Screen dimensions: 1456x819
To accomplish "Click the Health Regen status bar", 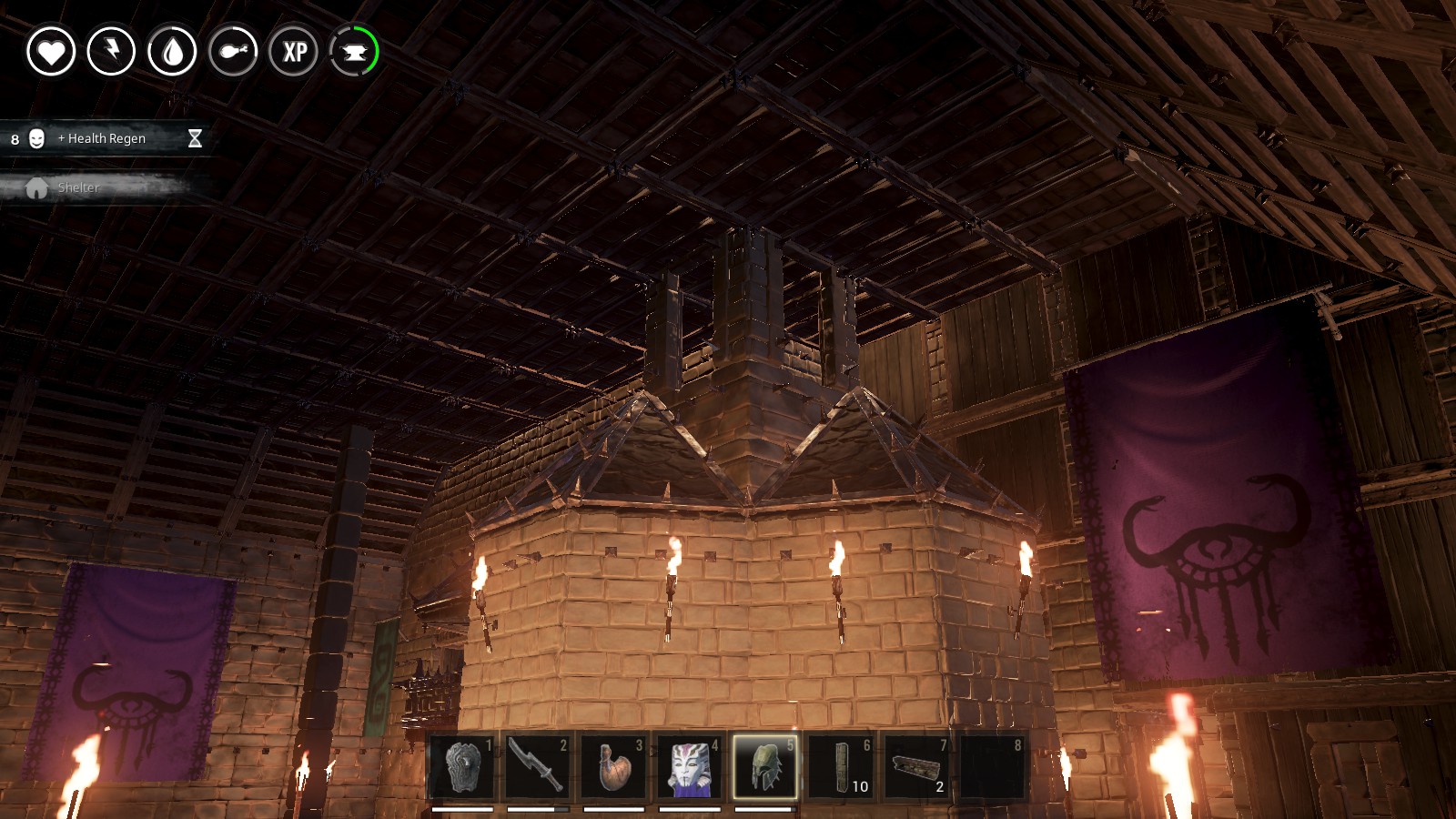I will coord(102,139).
